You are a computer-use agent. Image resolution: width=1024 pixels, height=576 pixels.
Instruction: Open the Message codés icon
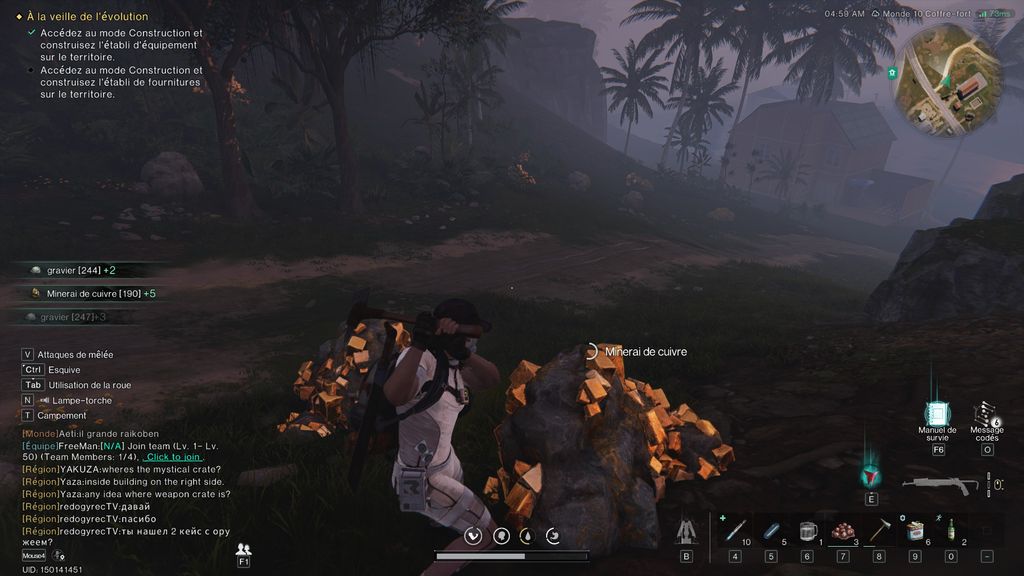986,415
